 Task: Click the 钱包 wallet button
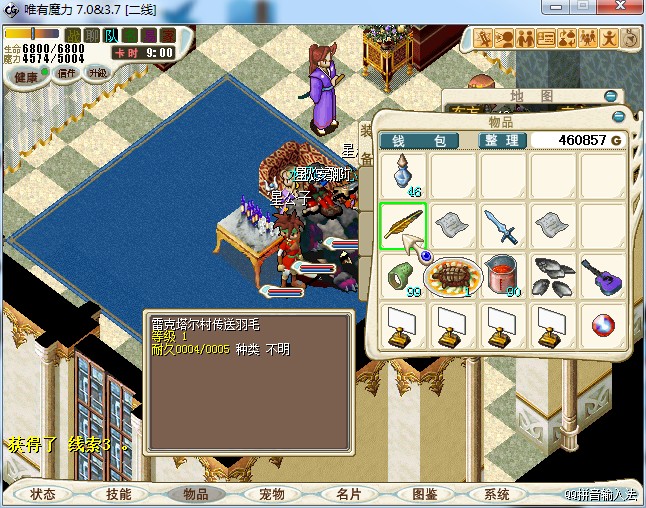419,140
